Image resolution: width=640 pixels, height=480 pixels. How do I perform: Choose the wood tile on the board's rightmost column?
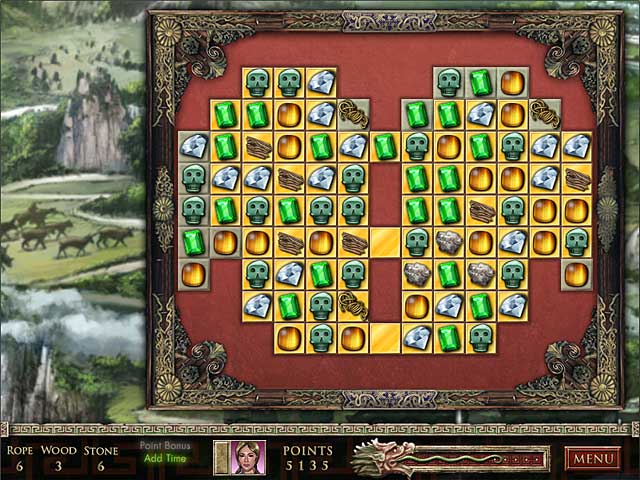577,179
